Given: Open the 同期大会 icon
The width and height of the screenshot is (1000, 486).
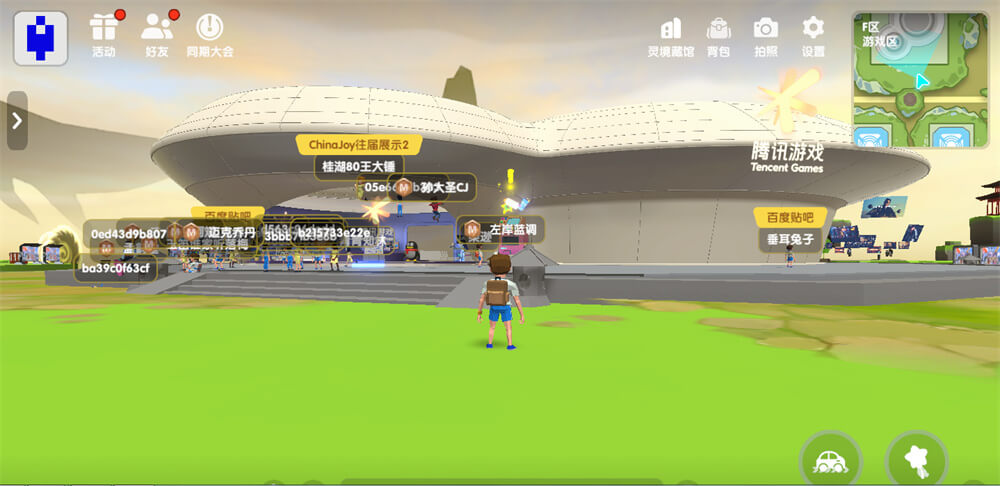Looking at the screenshot, I should click(209, 34).
